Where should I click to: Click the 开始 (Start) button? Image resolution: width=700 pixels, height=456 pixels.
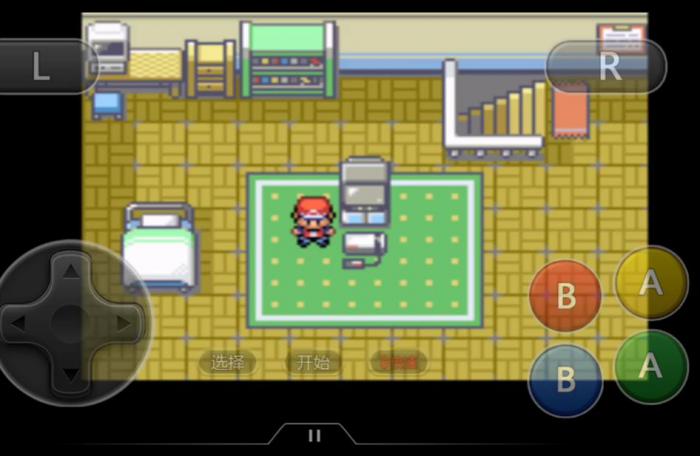coord(313,362)
